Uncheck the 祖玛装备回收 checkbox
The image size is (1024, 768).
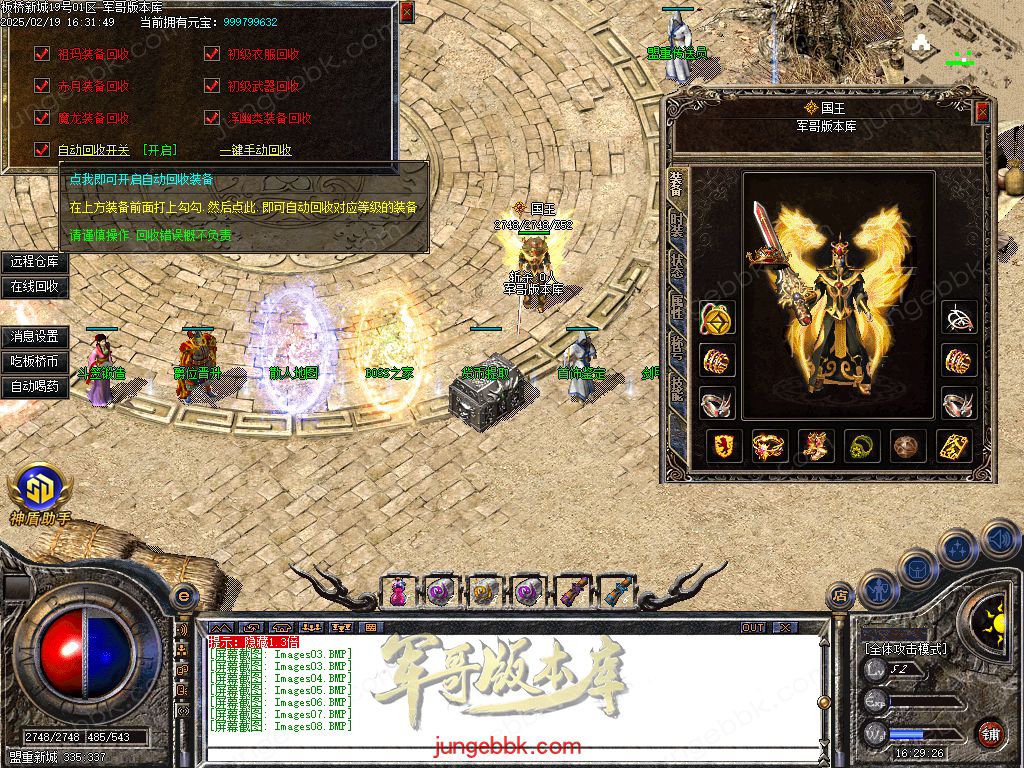pyautogui.click(x=41, y=54)
